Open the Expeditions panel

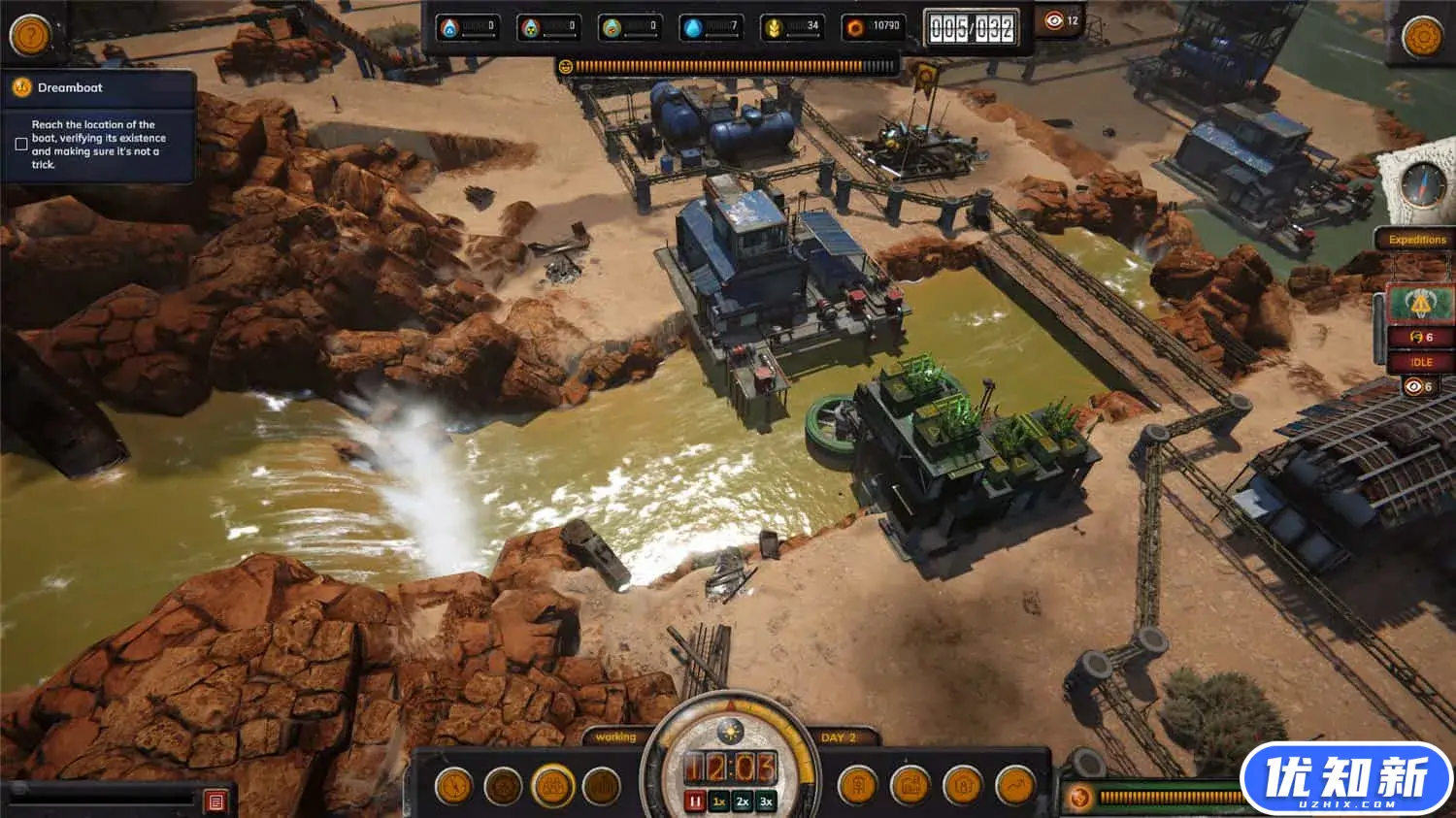point(1416,240)
